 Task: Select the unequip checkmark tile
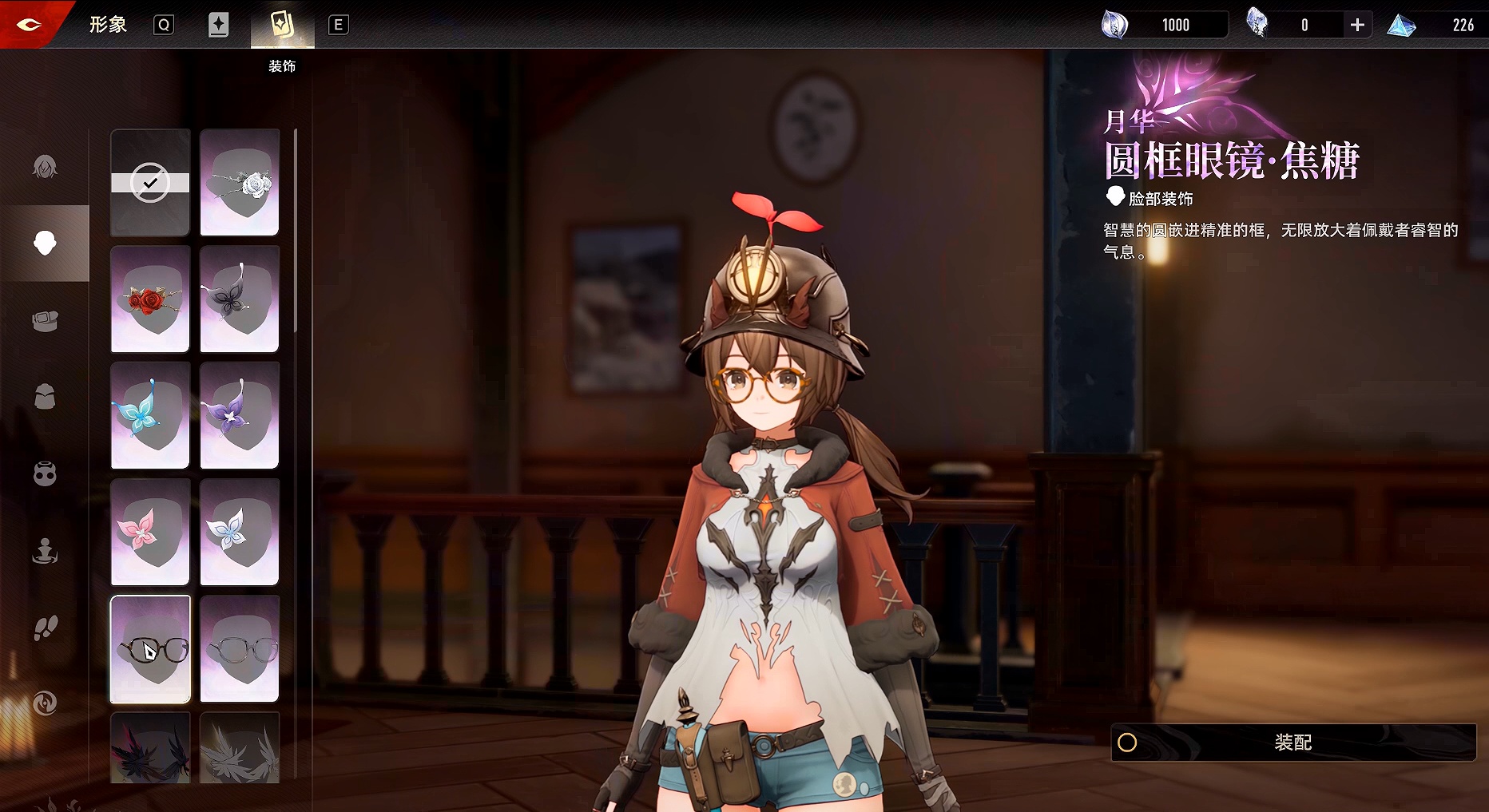[150, 183]
